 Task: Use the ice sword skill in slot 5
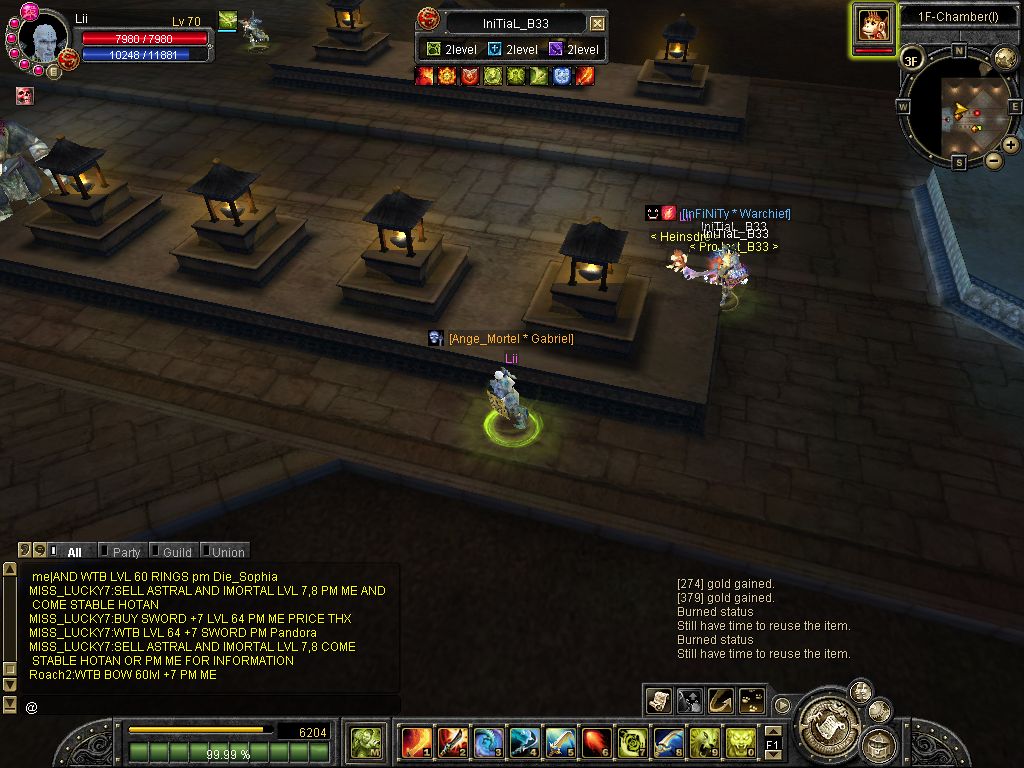[x=560, y=742]
